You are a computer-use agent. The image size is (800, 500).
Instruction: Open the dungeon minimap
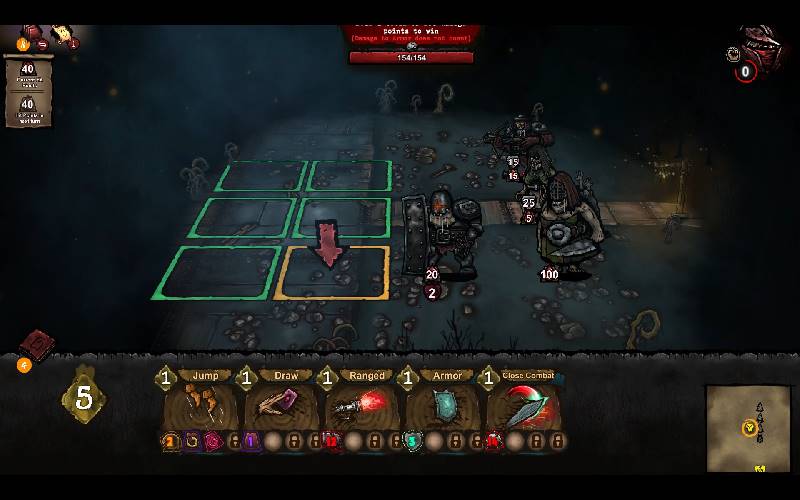coord(748,428)
